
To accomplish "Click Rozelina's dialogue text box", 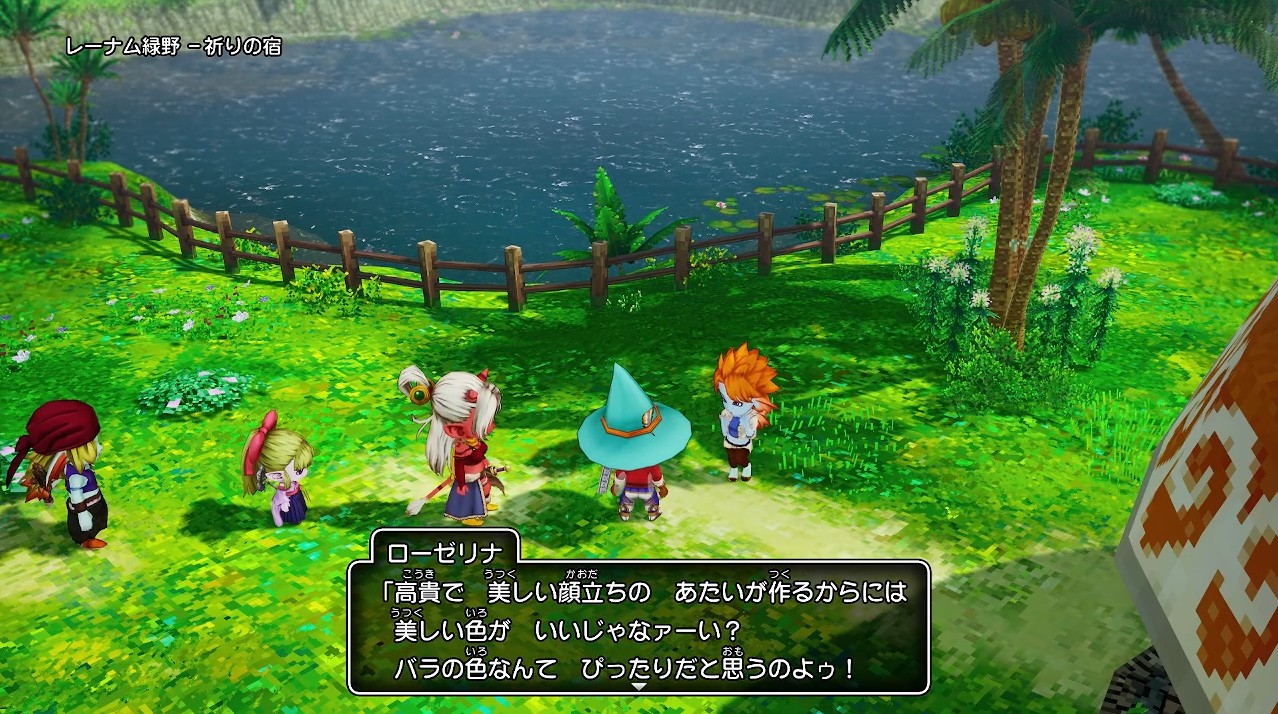I will tap(639, 627).
